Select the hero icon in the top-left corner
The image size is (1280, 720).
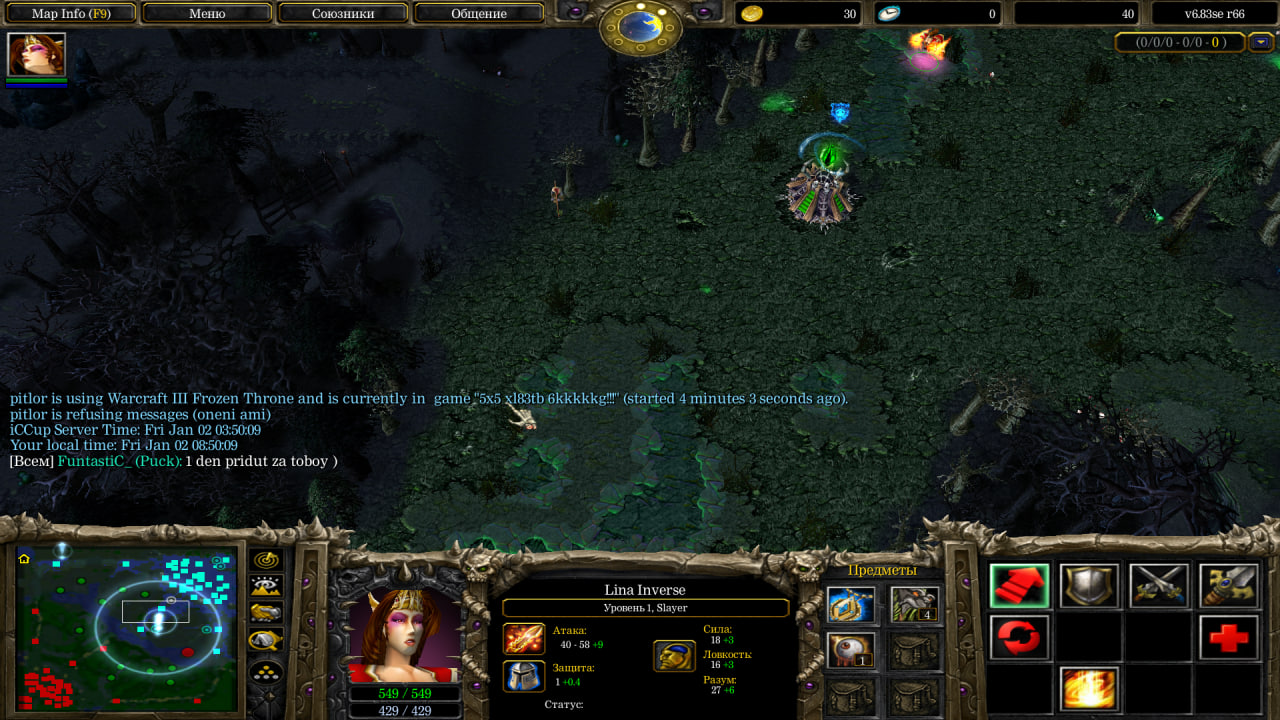coord(36,55)
